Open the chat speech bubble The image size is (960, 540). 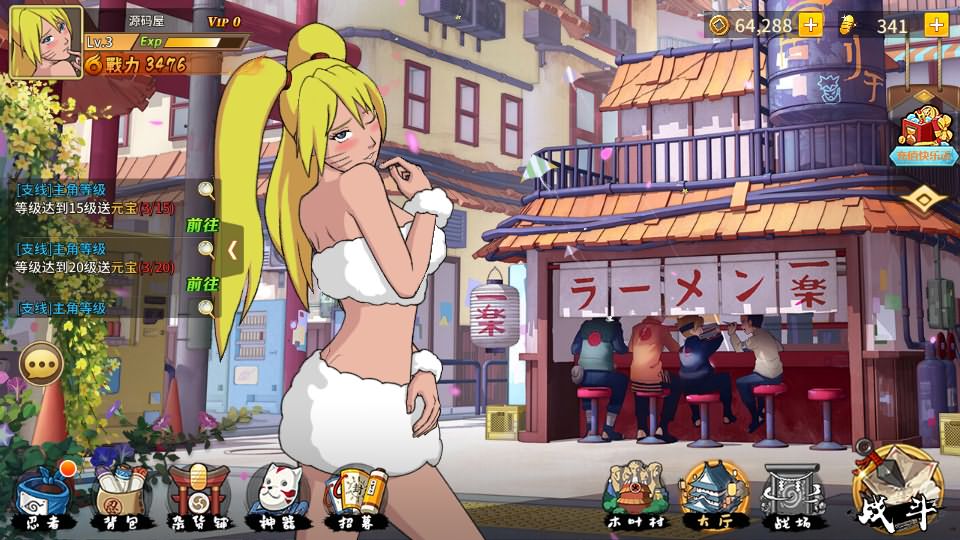tap(42, 366)
